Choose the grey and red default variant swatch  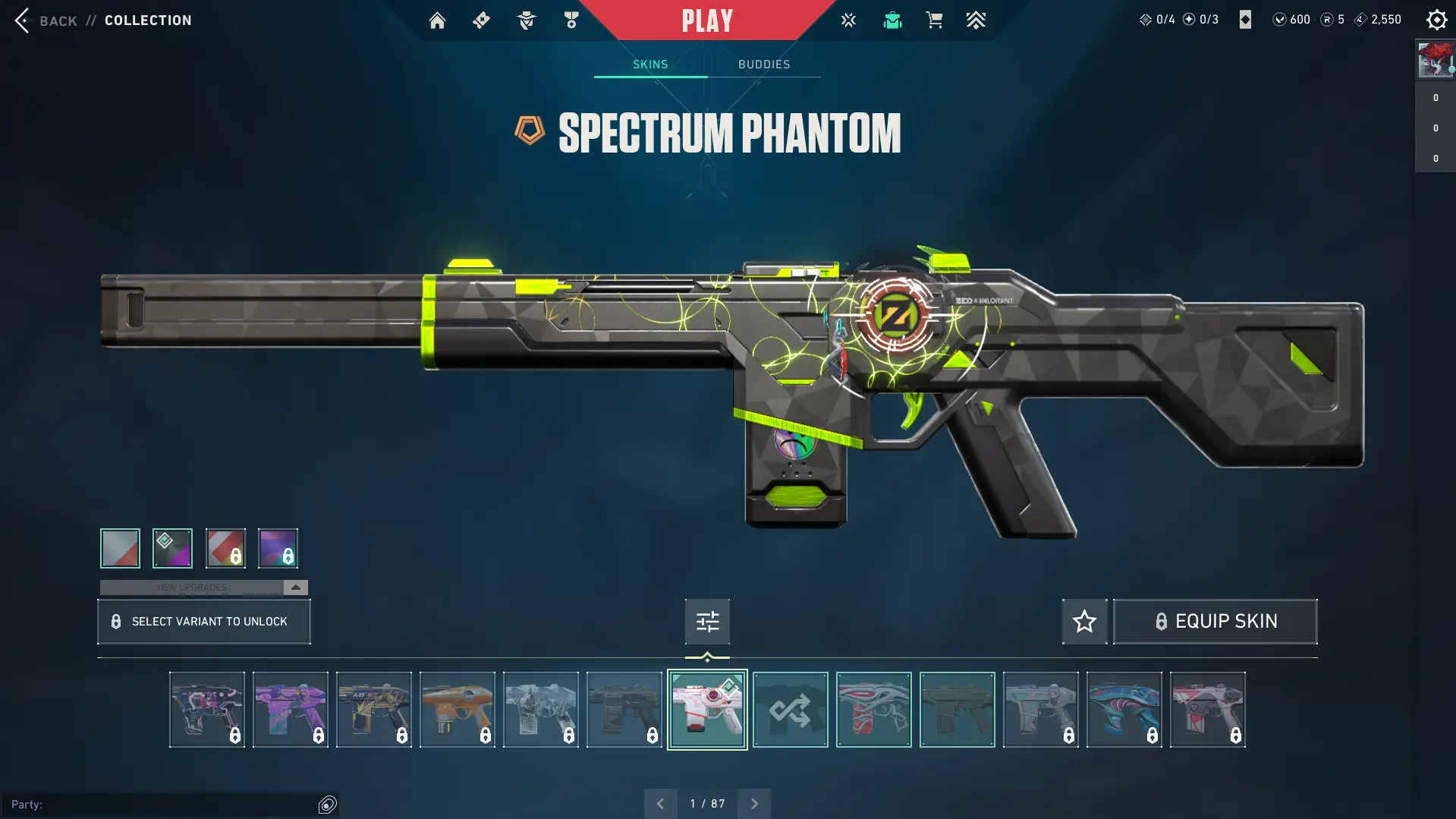[x=120, y=548]
